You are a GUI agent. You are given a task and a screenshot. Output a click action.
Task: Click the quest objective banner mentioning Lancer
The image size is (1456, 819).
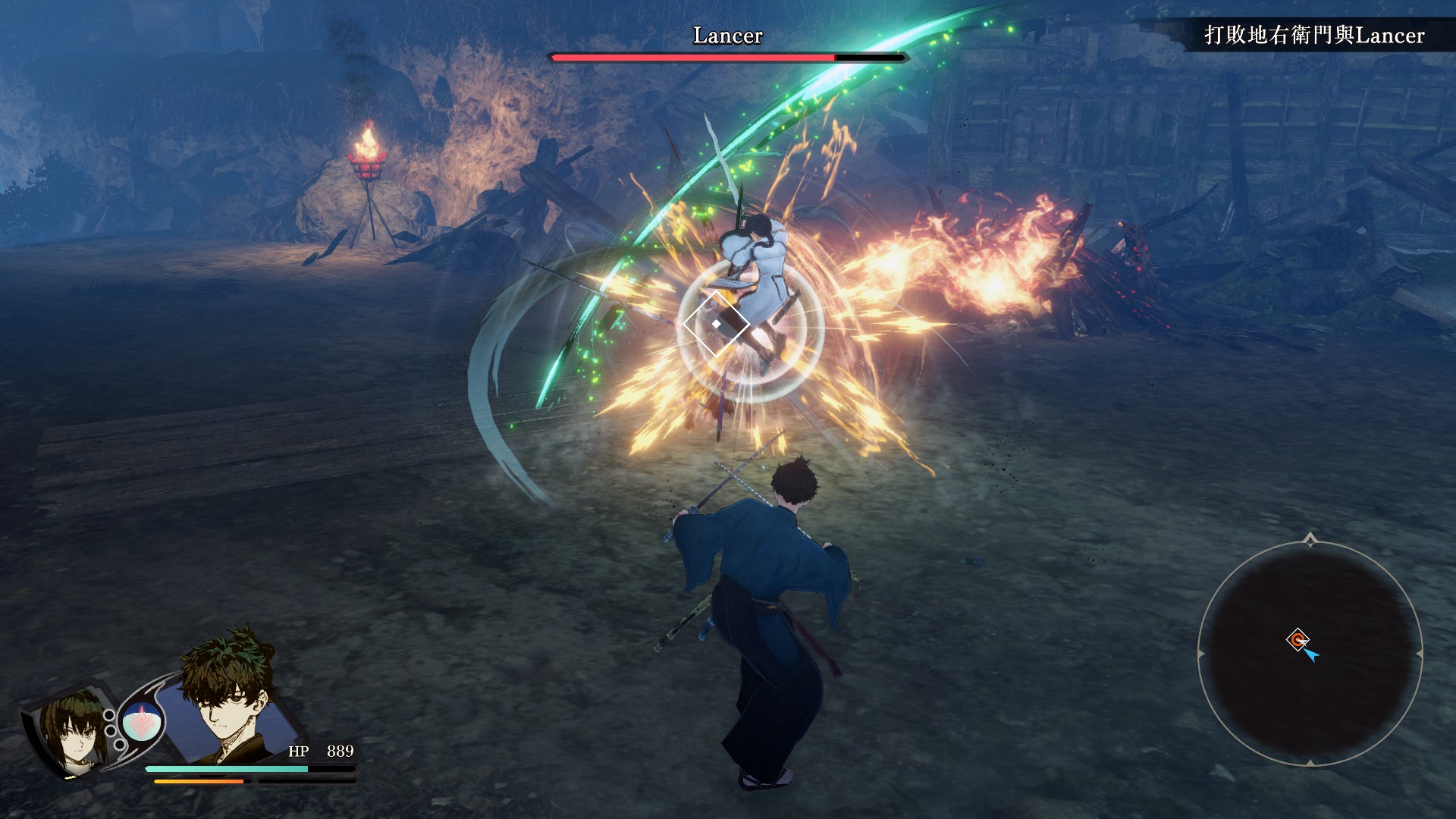(x=1313, y=36)
